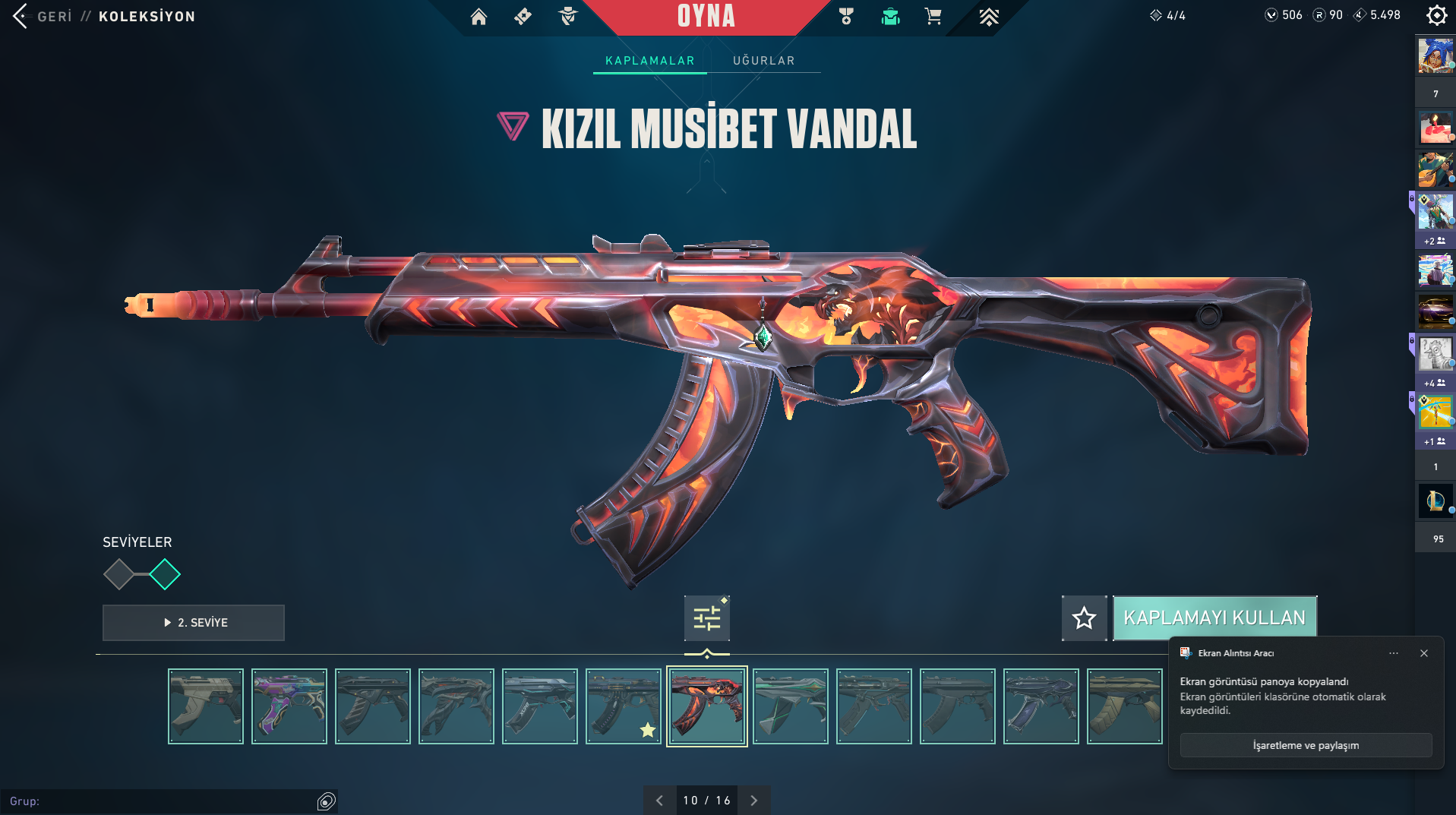Select the second level diamond

point(165,574)
